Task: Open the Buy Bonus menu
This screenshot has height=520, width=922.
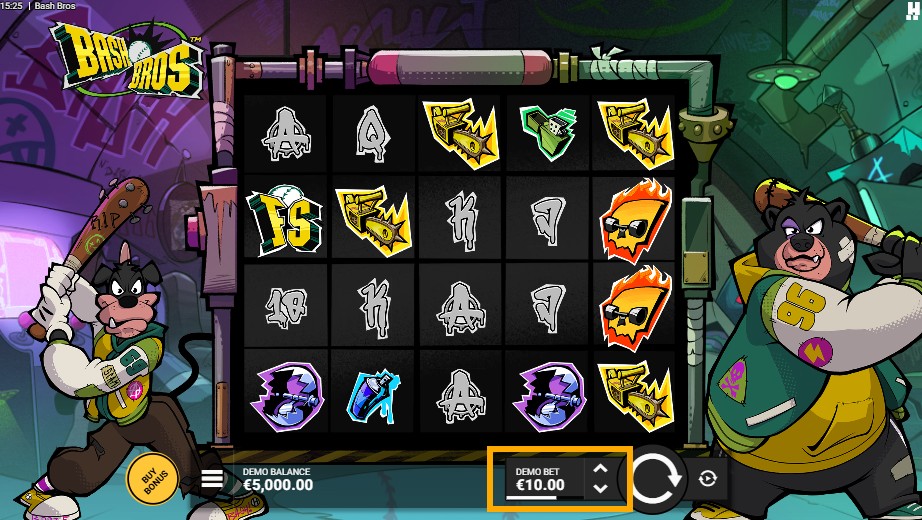Action: [152, 479]
